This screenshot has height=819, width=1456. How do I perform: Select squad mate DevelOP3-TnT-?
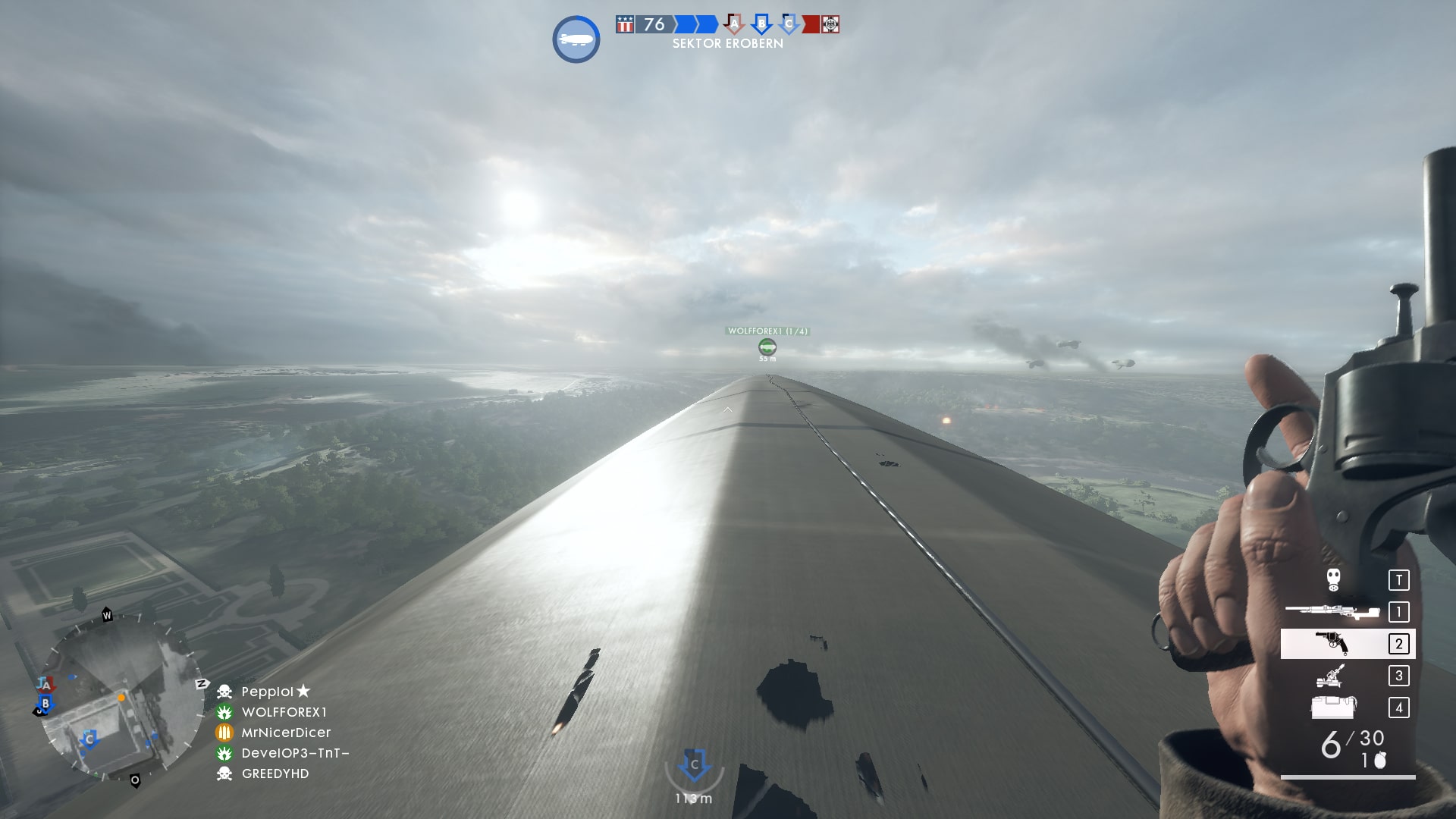pyautogui.click(x=295, y=753)
